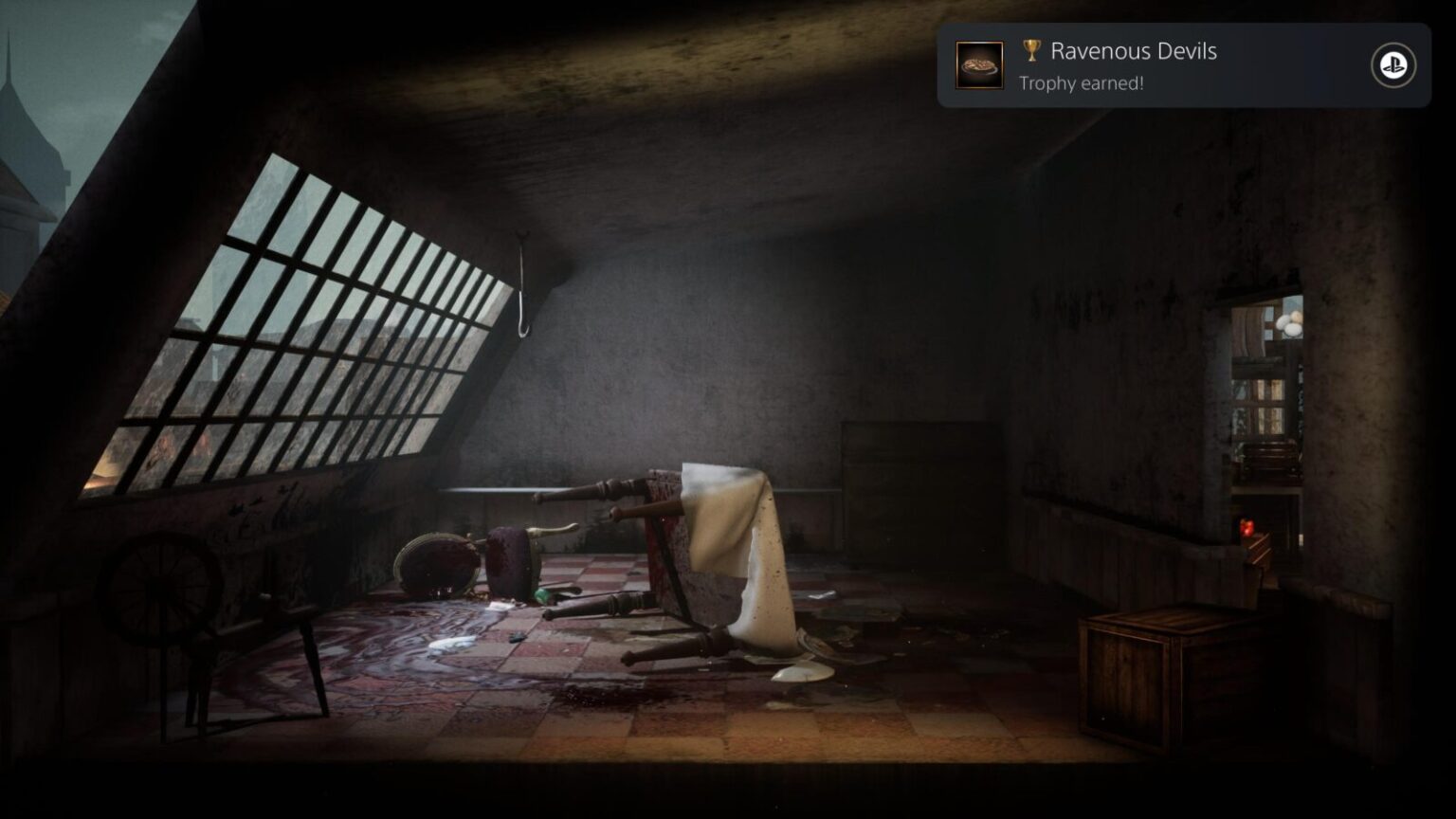Click the trophy's pie thumbnail image
The image size is (1456, 819).
(x=979, y=65)
